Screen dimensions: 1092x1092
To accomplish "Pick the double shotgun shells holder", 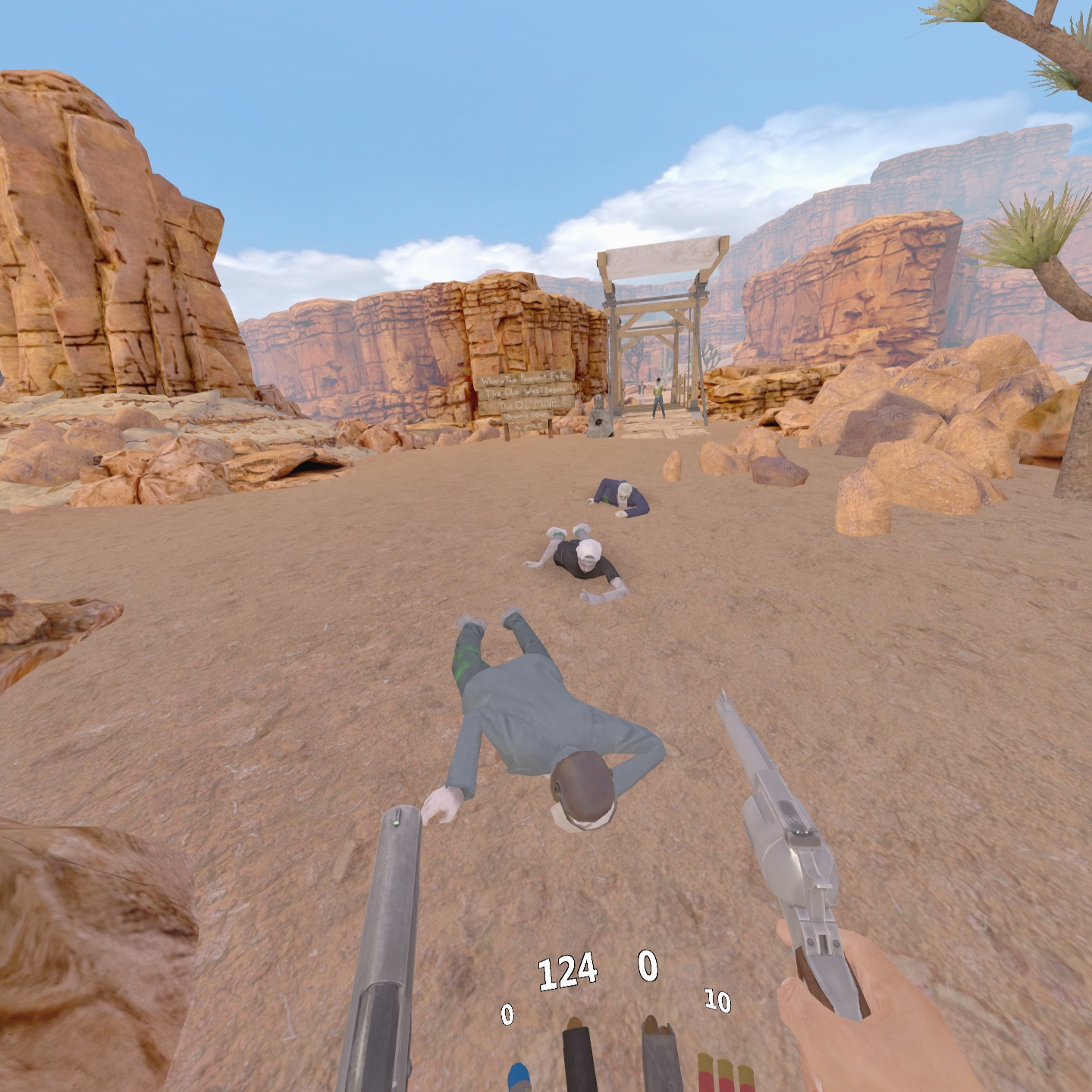I will click(658, 1054).
